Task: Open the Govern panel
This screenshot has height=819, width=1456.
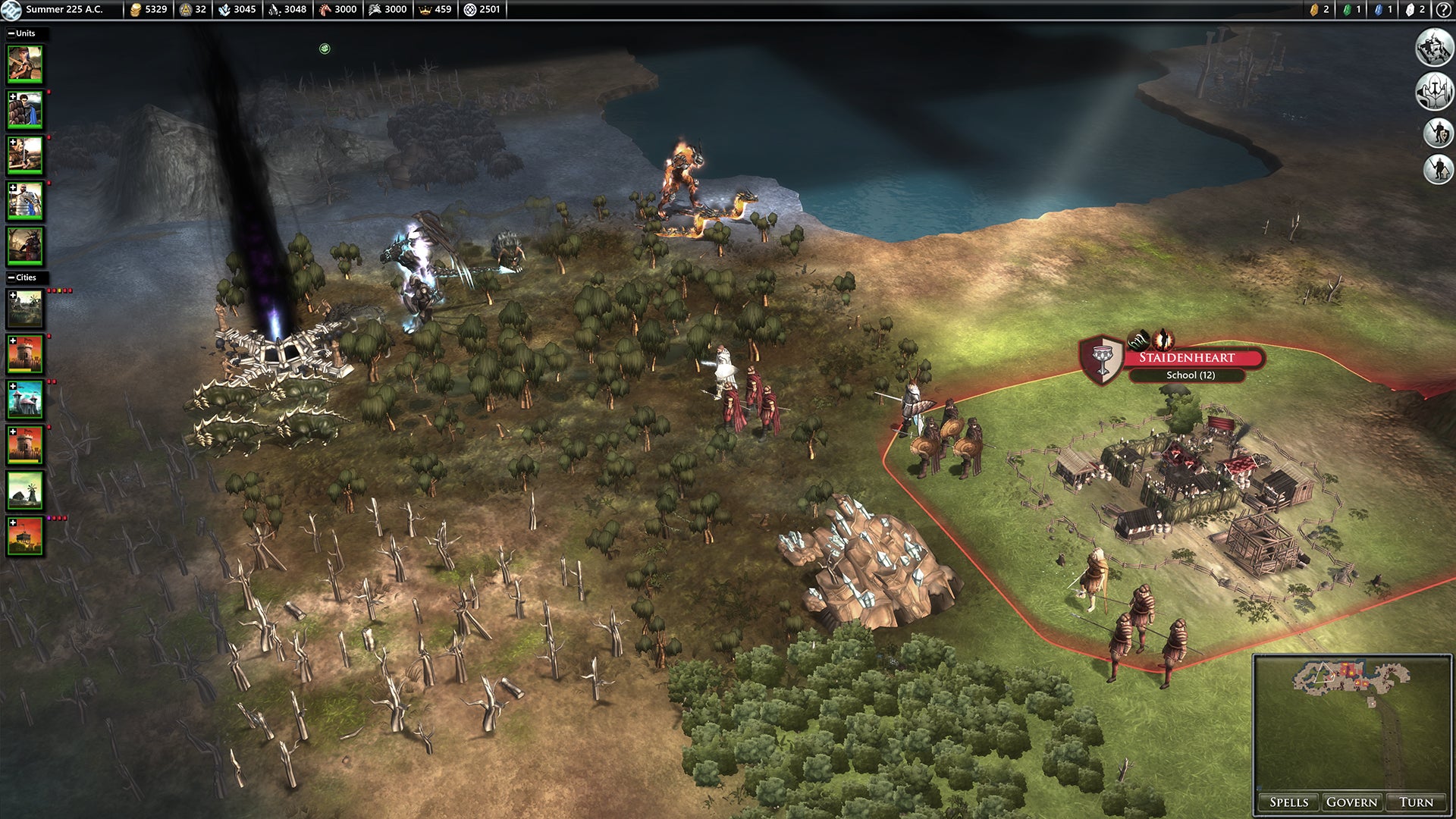Action: point(1351,802)
